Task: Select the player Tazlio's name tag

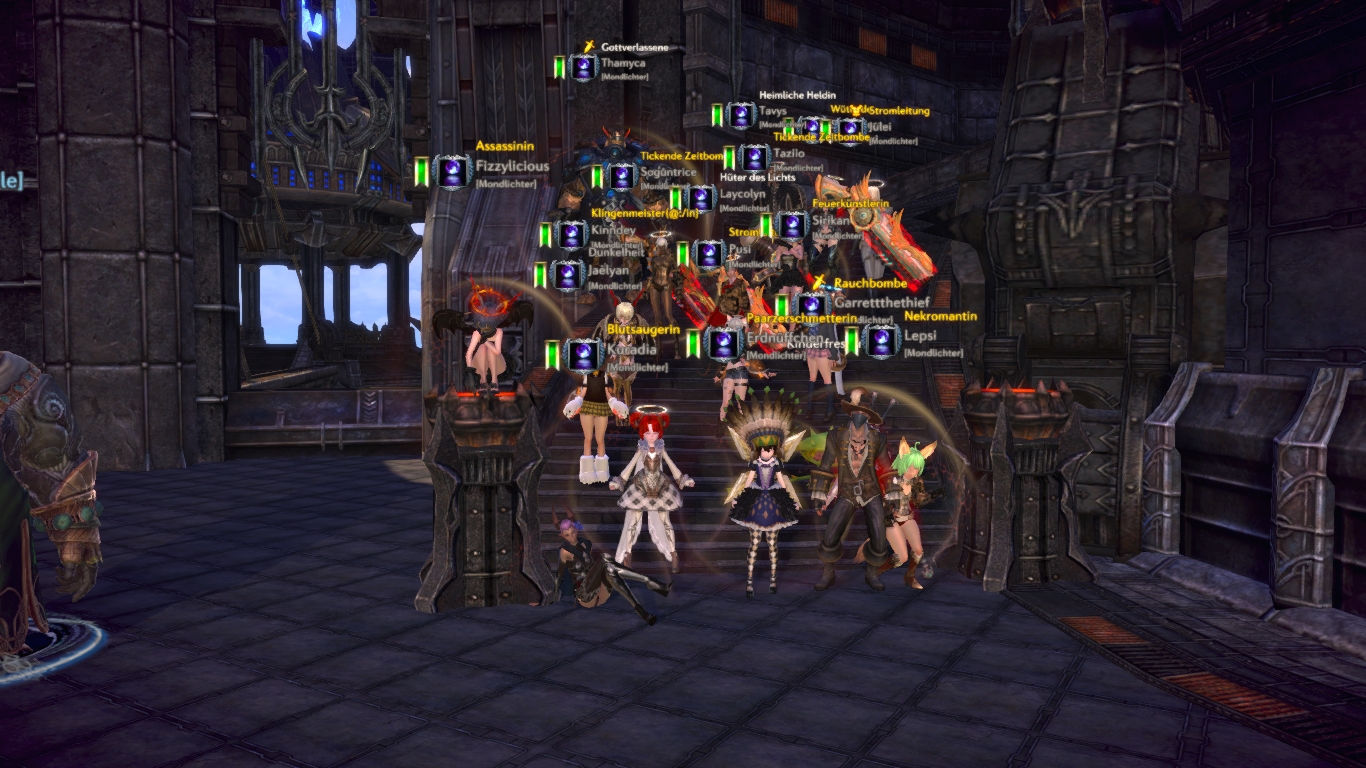Action: tap(789, 154)
